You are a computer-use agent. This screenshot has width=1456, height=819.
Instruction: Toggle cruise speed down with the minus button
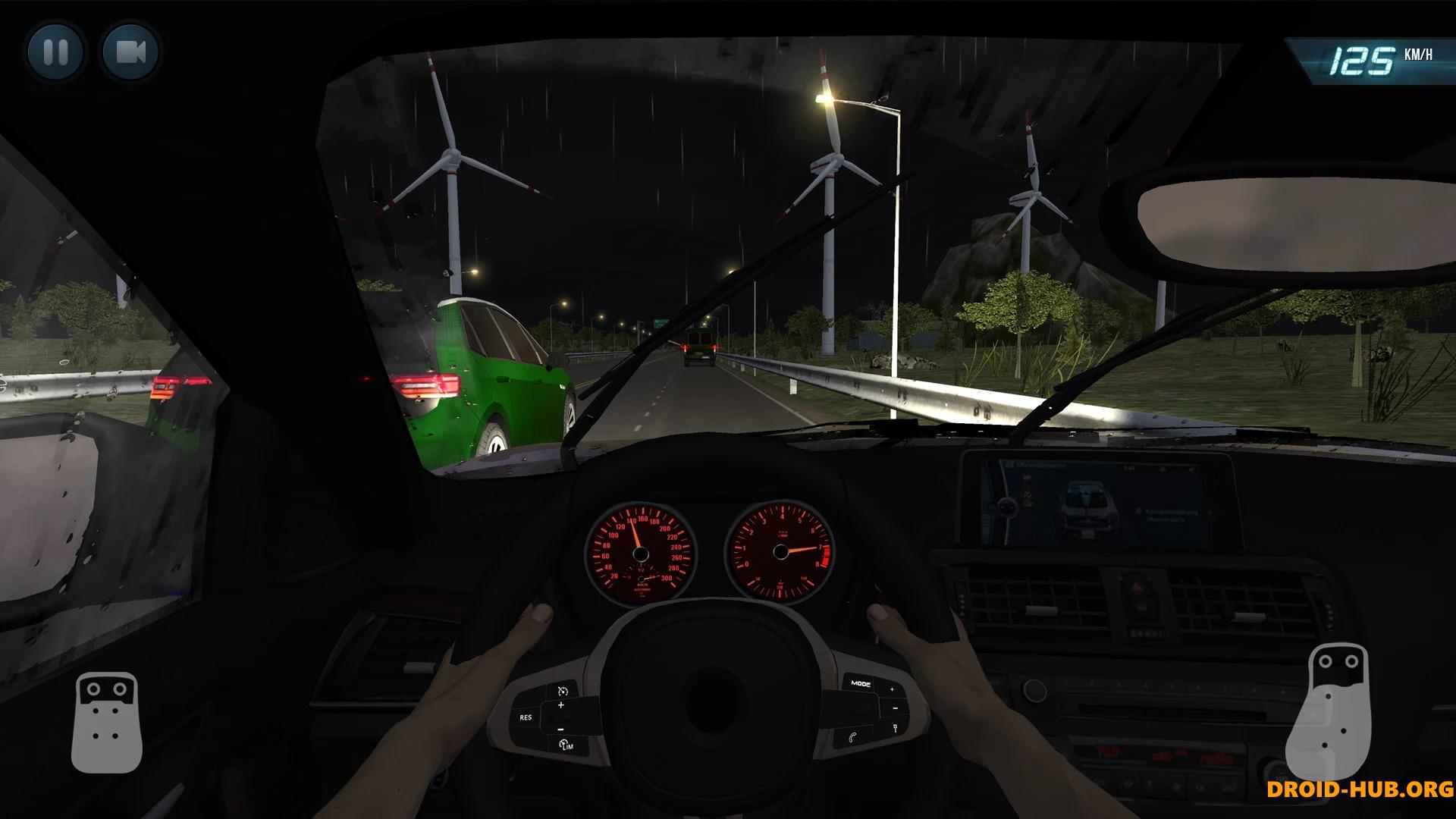pyautogui.click(x=560, y=729)
